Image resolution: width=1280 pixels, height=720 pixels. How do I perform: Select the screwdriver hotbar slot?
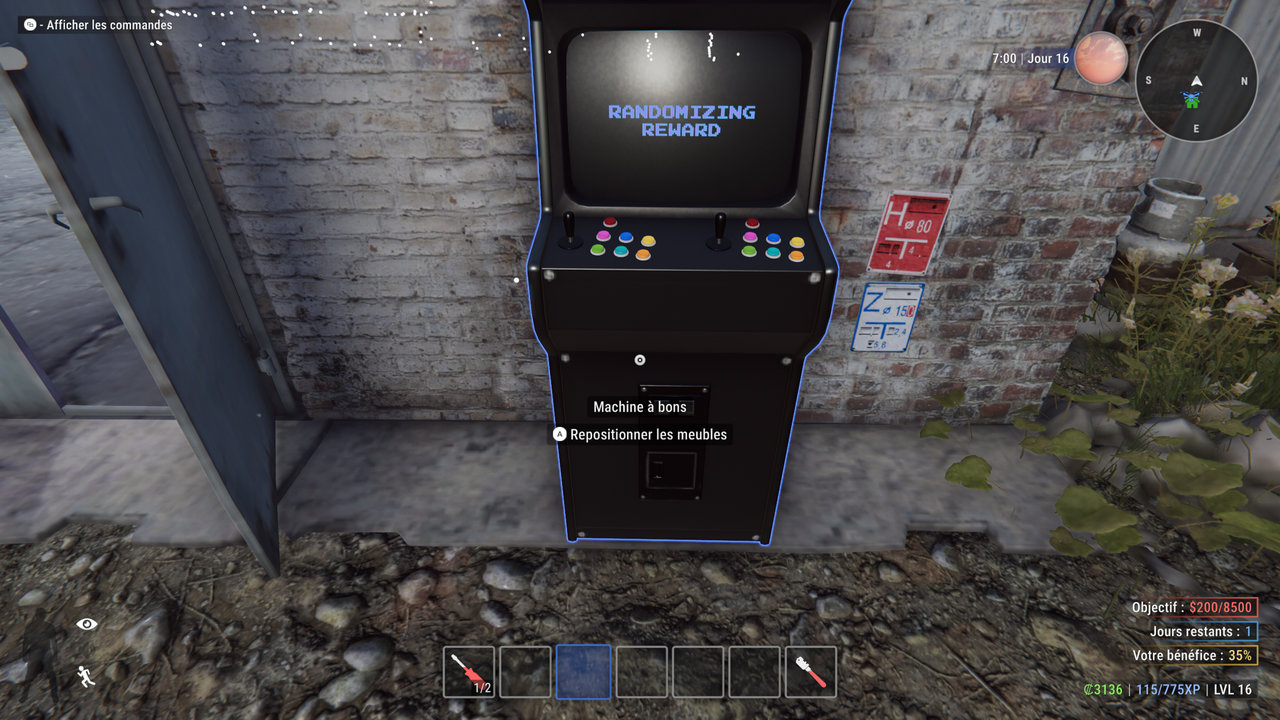[x=469, y=671]
